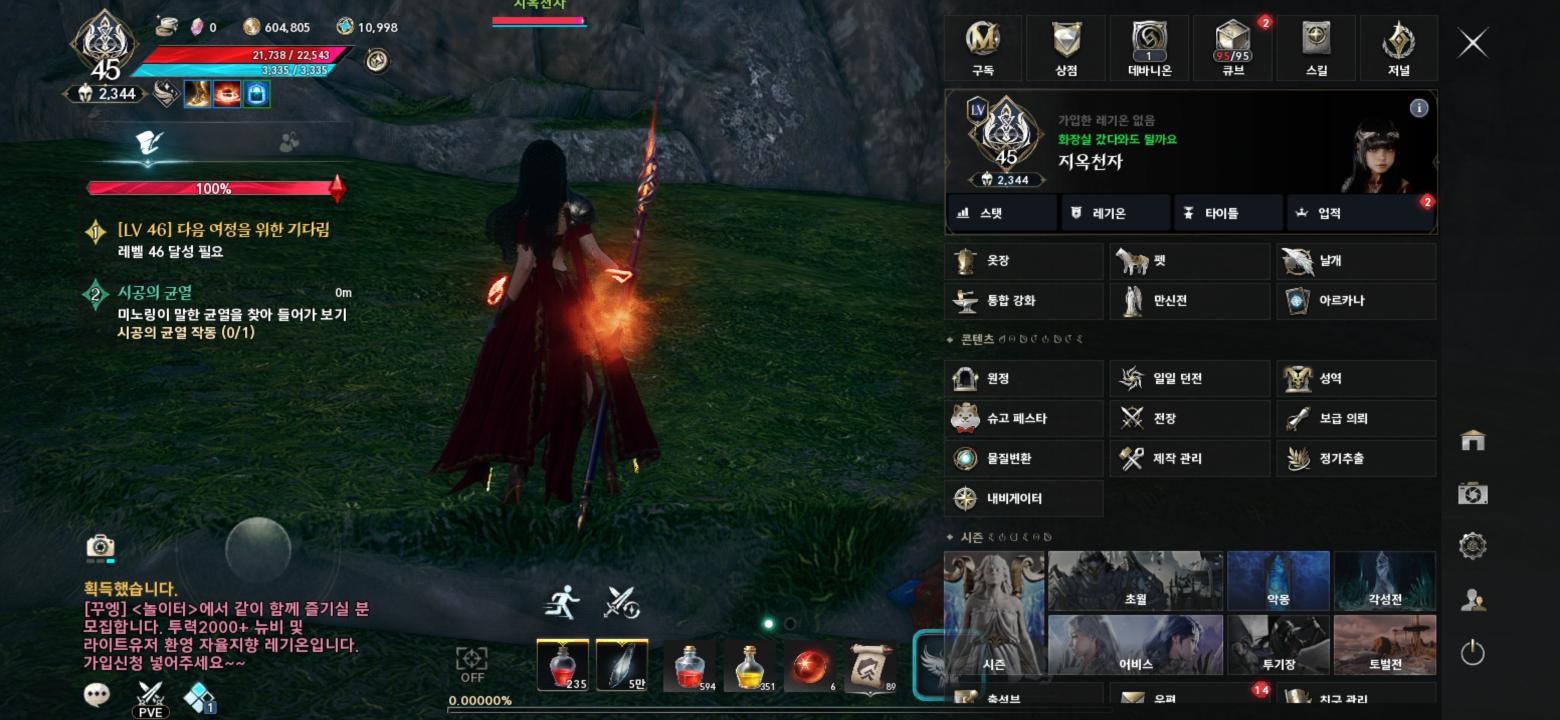Use the red health potion with 235 count
1560x720 pixels.
tap(562, 664)
